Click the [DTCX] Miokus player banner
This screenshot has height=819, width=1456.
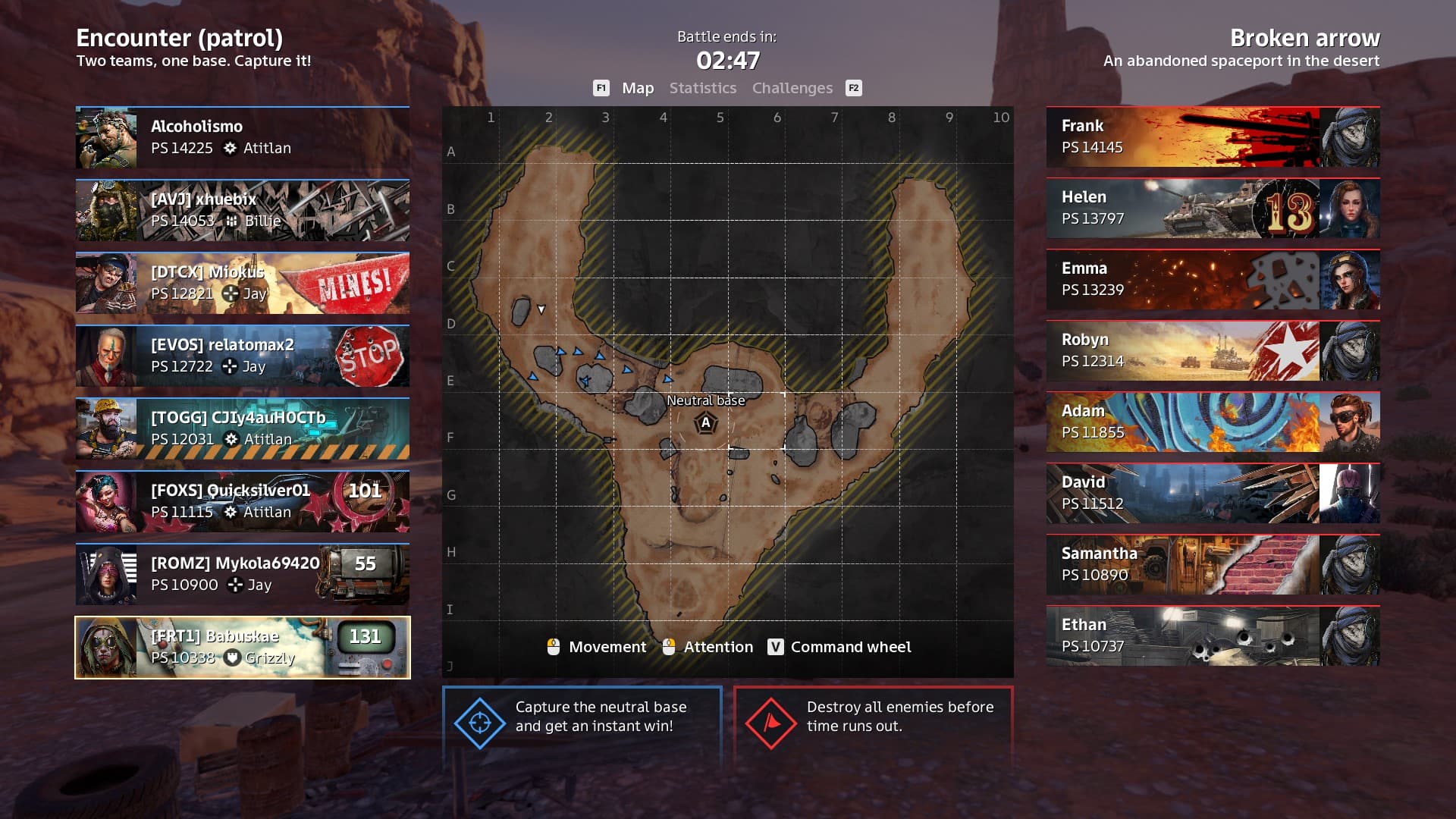coord(243,283)
